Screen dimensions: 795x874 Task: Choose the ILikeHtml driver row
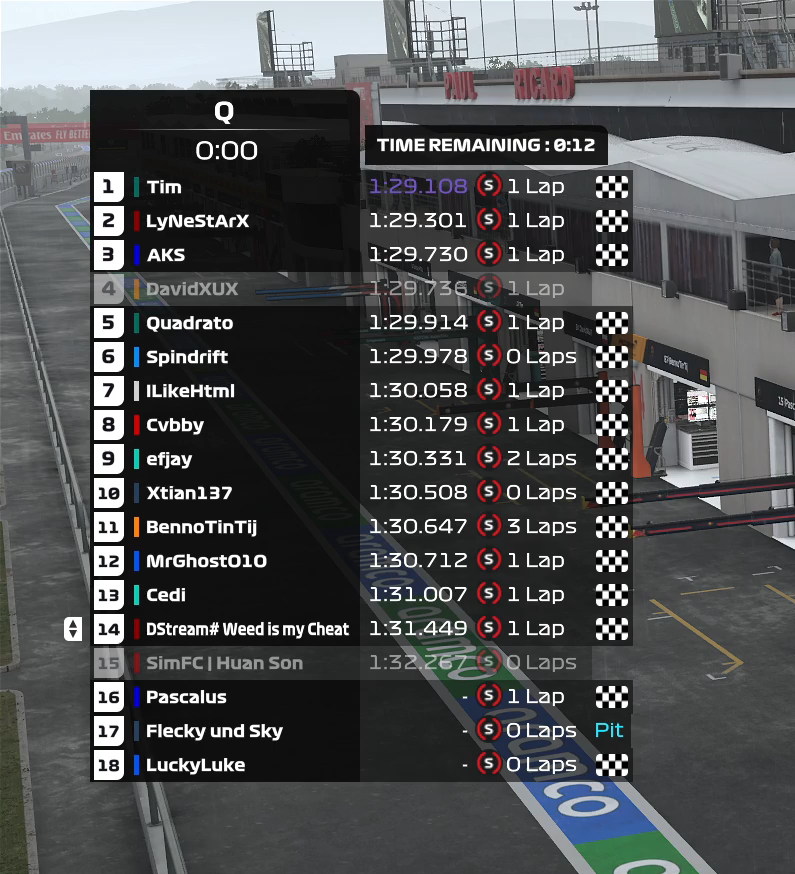tap(190, 391)
